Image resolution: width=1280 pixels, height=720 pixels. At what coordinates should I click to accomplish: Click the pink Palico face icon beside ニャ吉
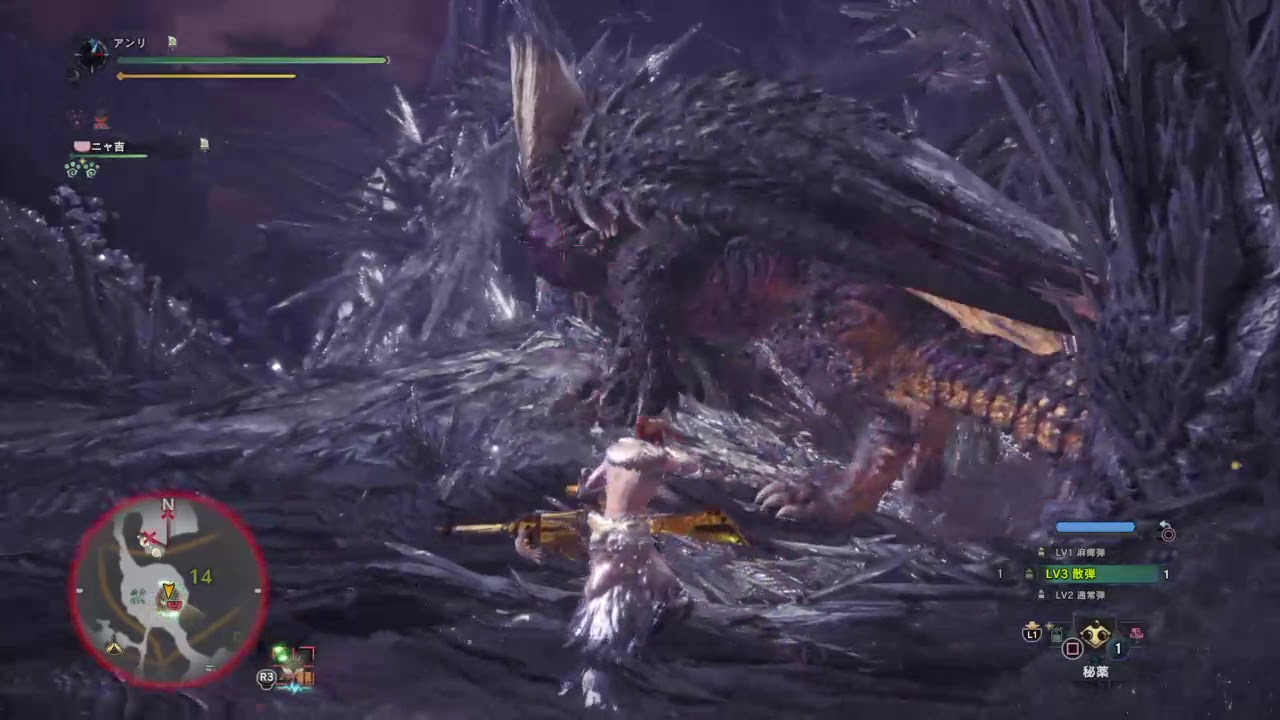(x=80, y=145)
